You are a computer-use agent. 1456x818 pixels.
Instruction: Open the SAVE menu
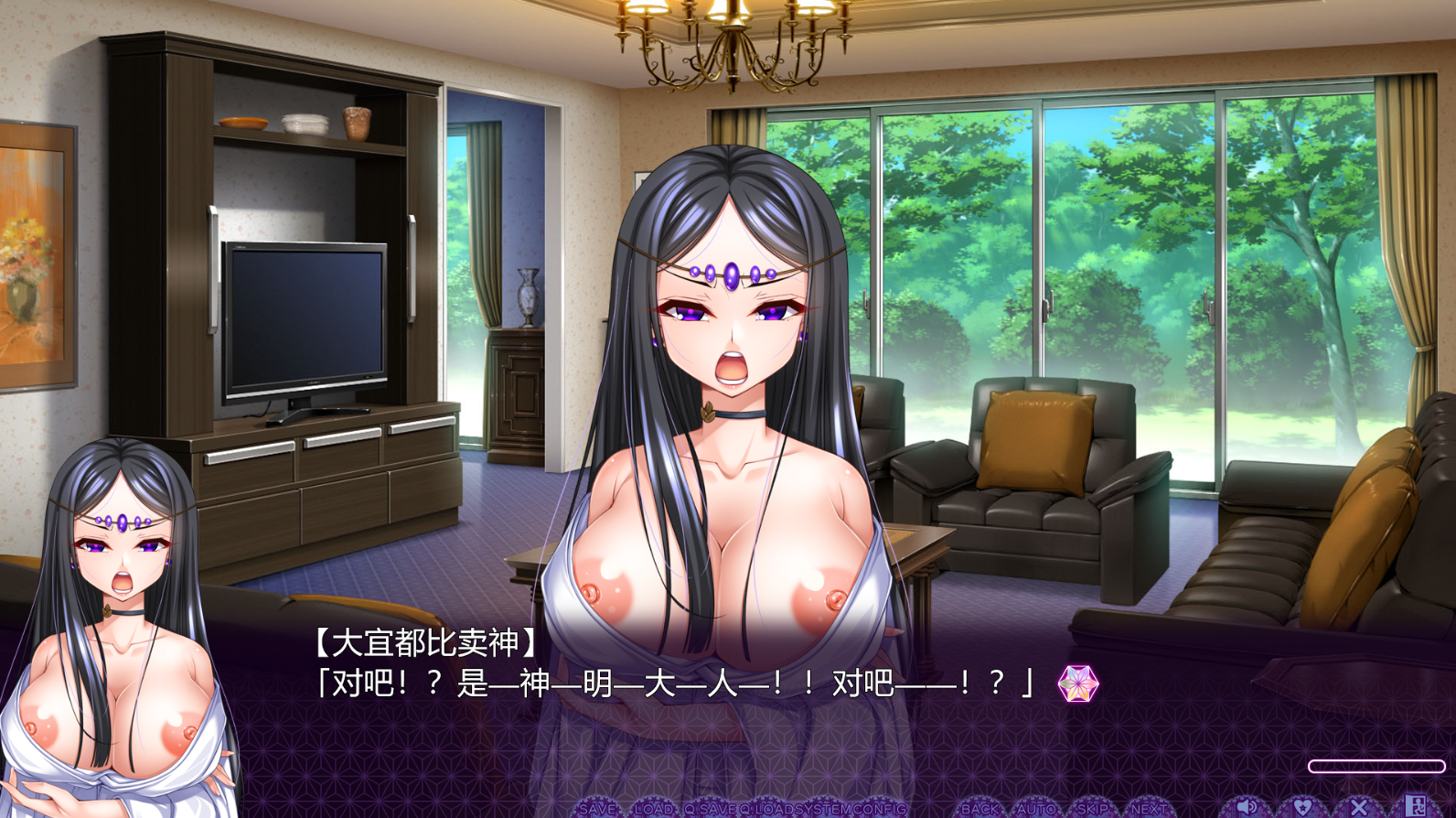pos(597,809)
